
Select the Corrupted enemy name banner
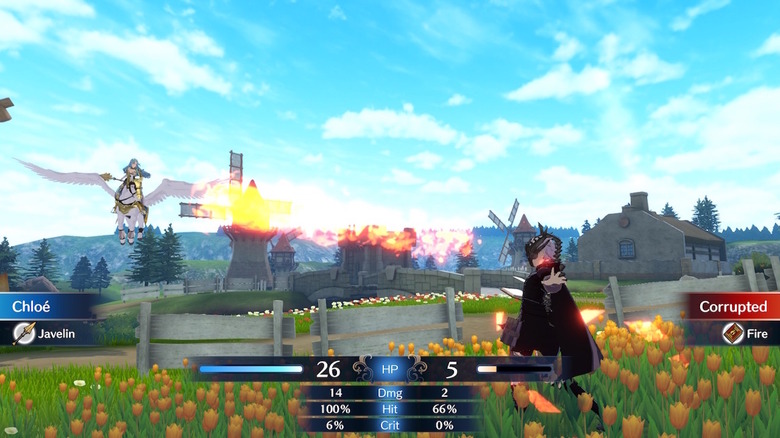pos(732,306)
